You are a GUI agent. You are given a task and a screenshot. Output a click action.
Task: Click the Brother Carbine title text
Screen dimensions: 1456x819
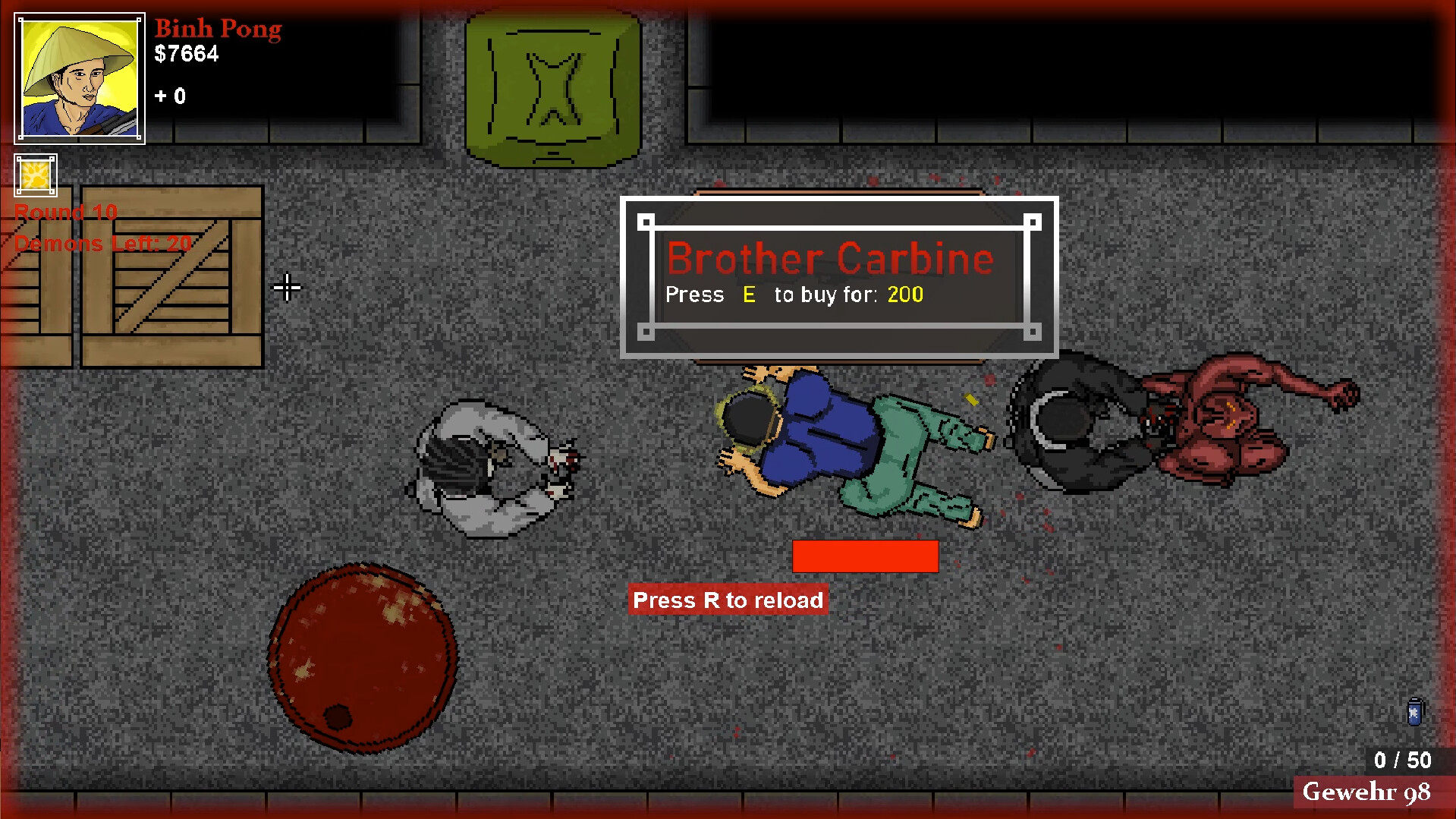[829, 259]
